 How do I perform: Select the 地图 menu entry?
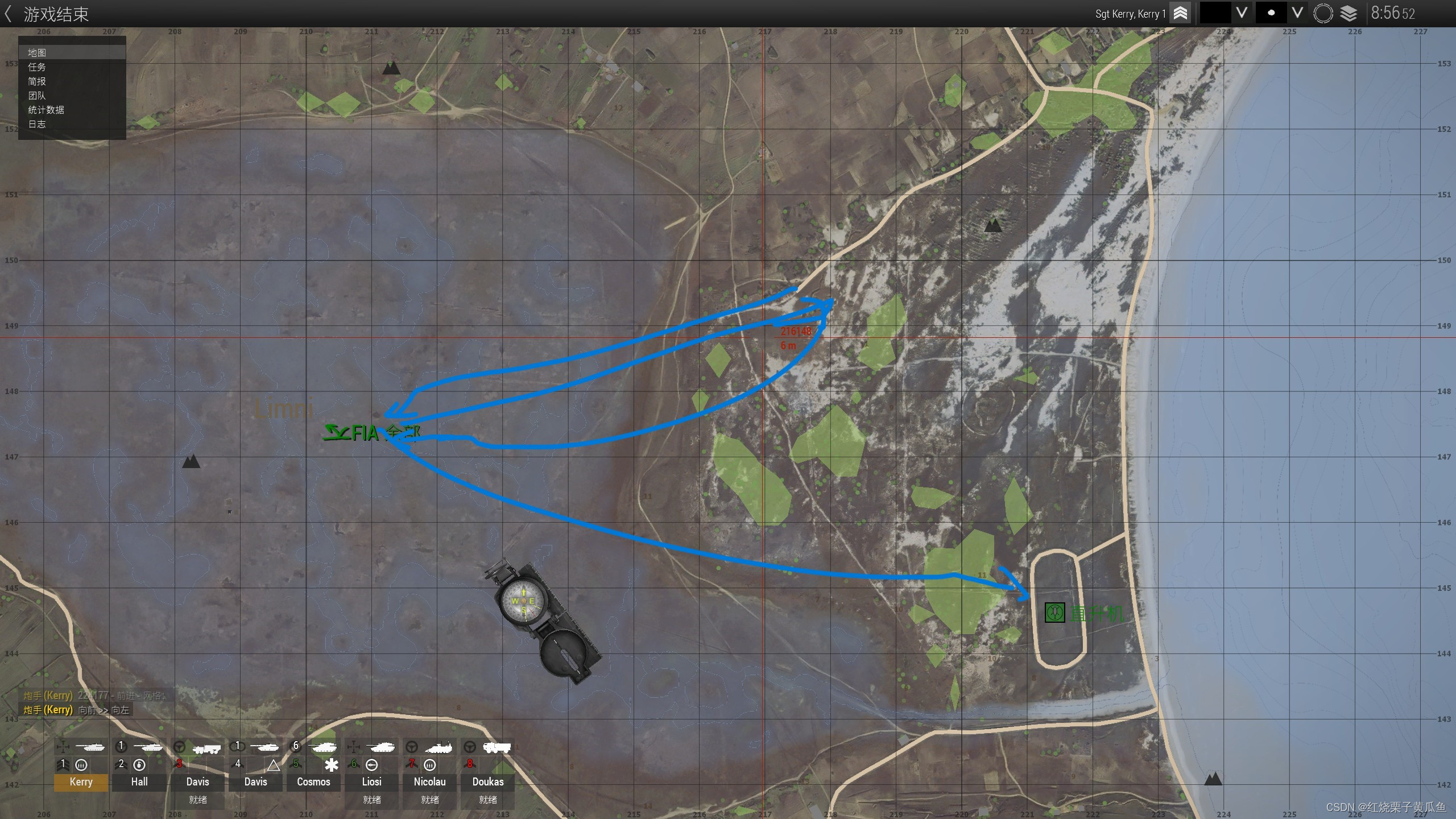[x=38, y=53]
